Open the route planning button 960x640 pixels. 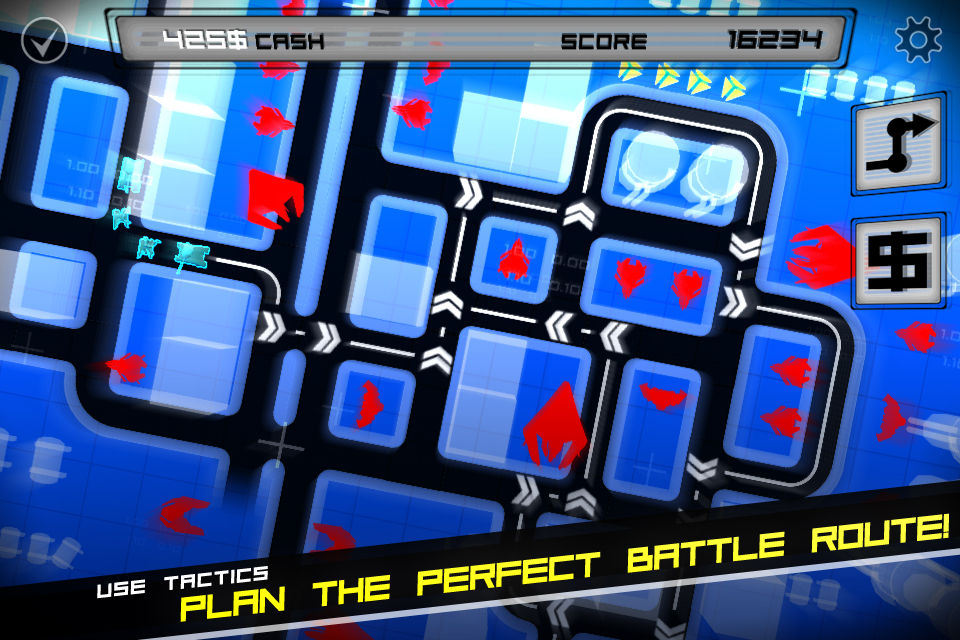tap(897, 145)
